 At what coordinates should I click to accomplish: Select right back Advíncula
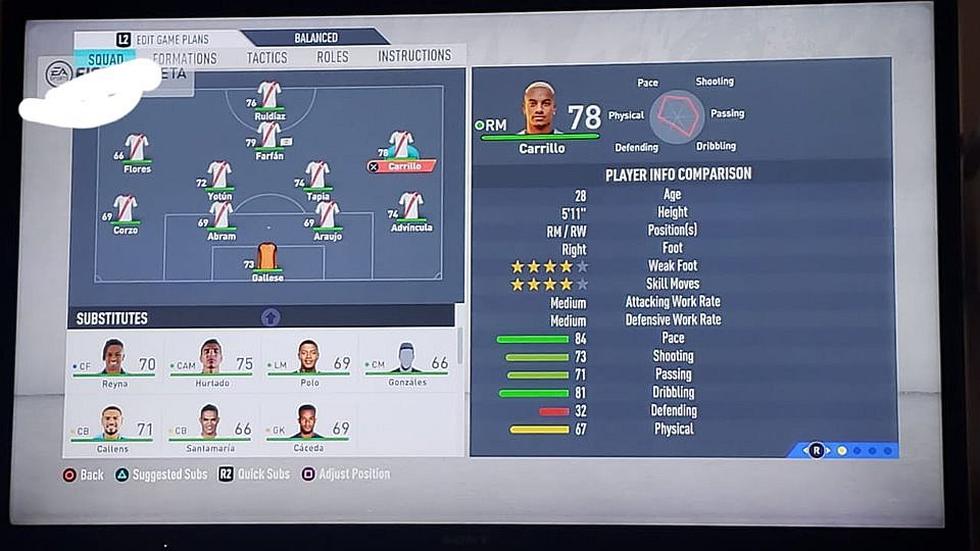click(x=410, y=210)
